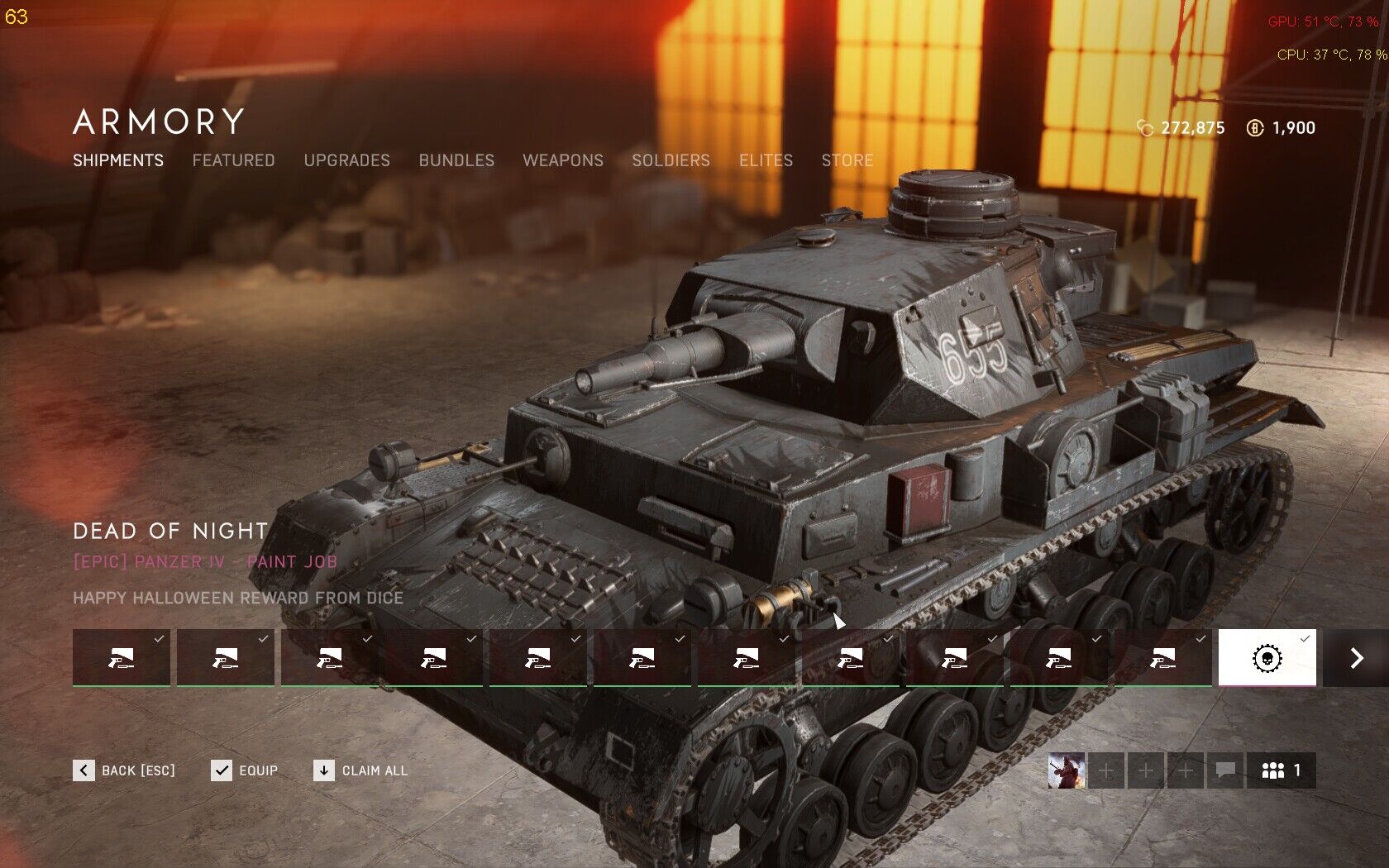This screenshot has width=1389, height=868.
Task: Show next shipments with the right arrow
Action: pyautogui.click(x=1356, y=658)
